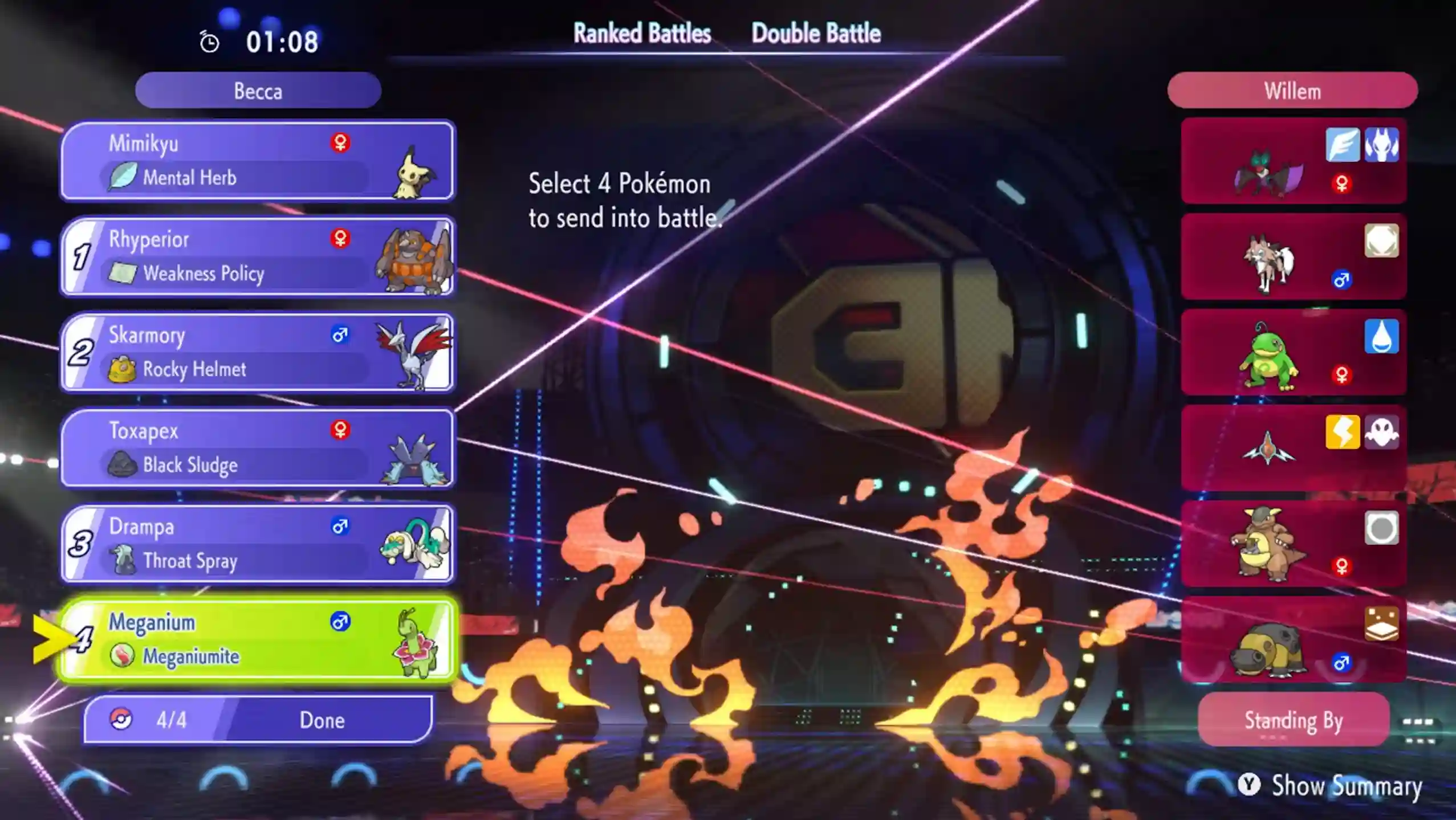Toggle Skarmory as a battle pick
Image resolution: width=1456 pixels, height=820 pixels.
click(257, 352)
